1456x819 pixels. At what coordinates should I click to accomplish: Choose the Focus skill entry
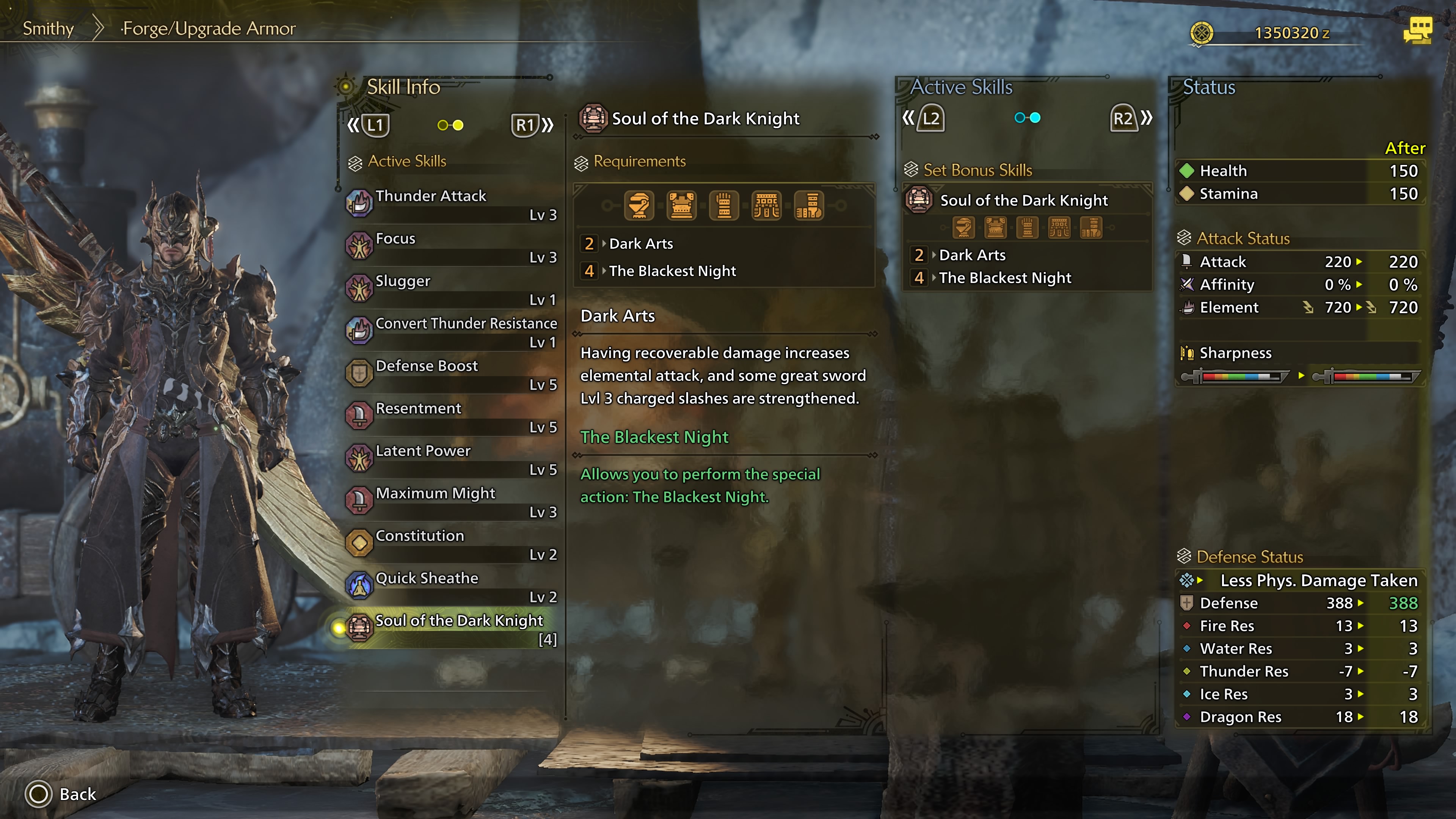tap(452, 247)
